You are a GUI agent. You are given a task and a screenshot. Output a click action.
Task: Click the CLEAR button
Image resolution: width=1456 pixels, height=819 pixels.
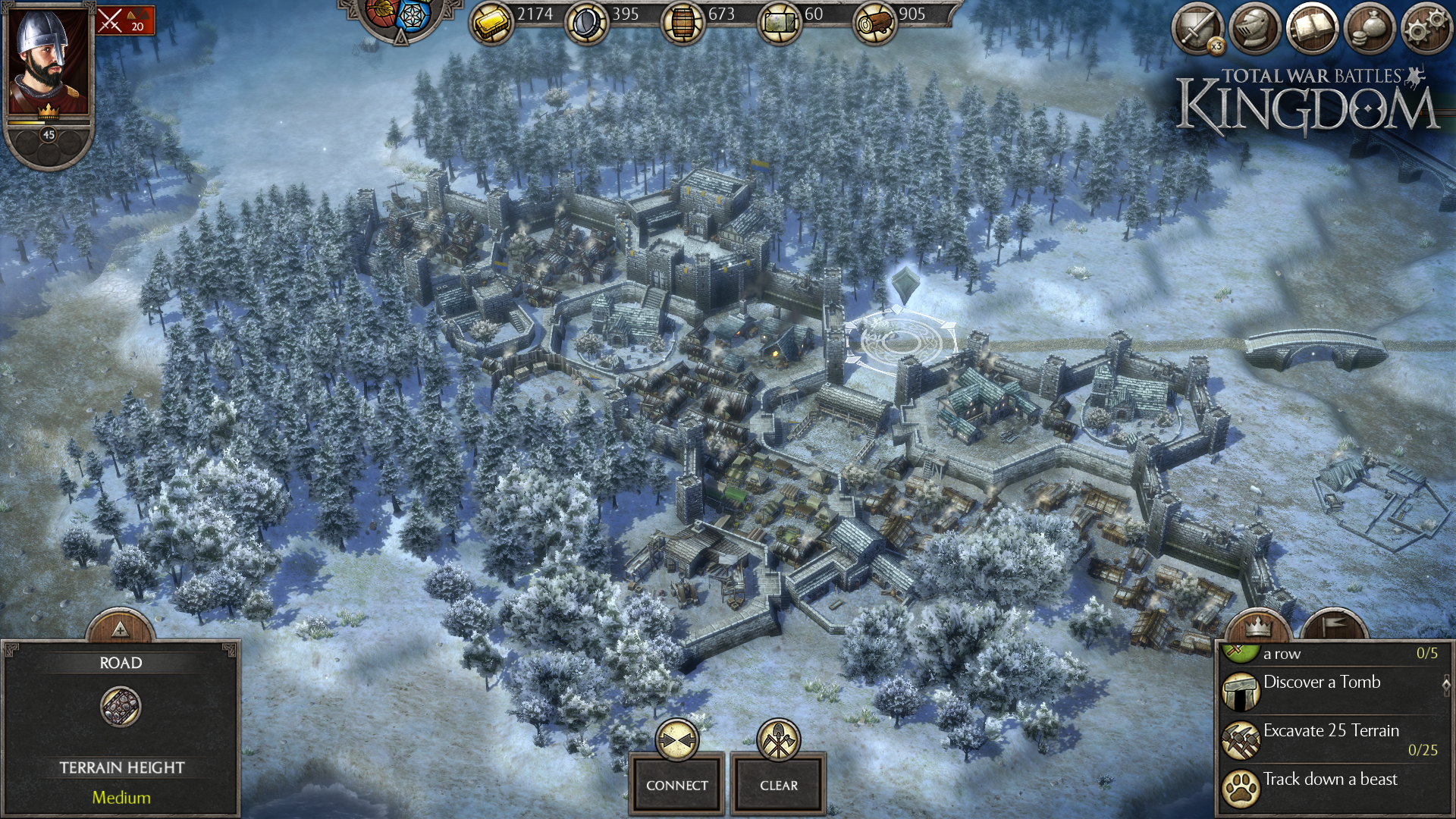point(779,785)
